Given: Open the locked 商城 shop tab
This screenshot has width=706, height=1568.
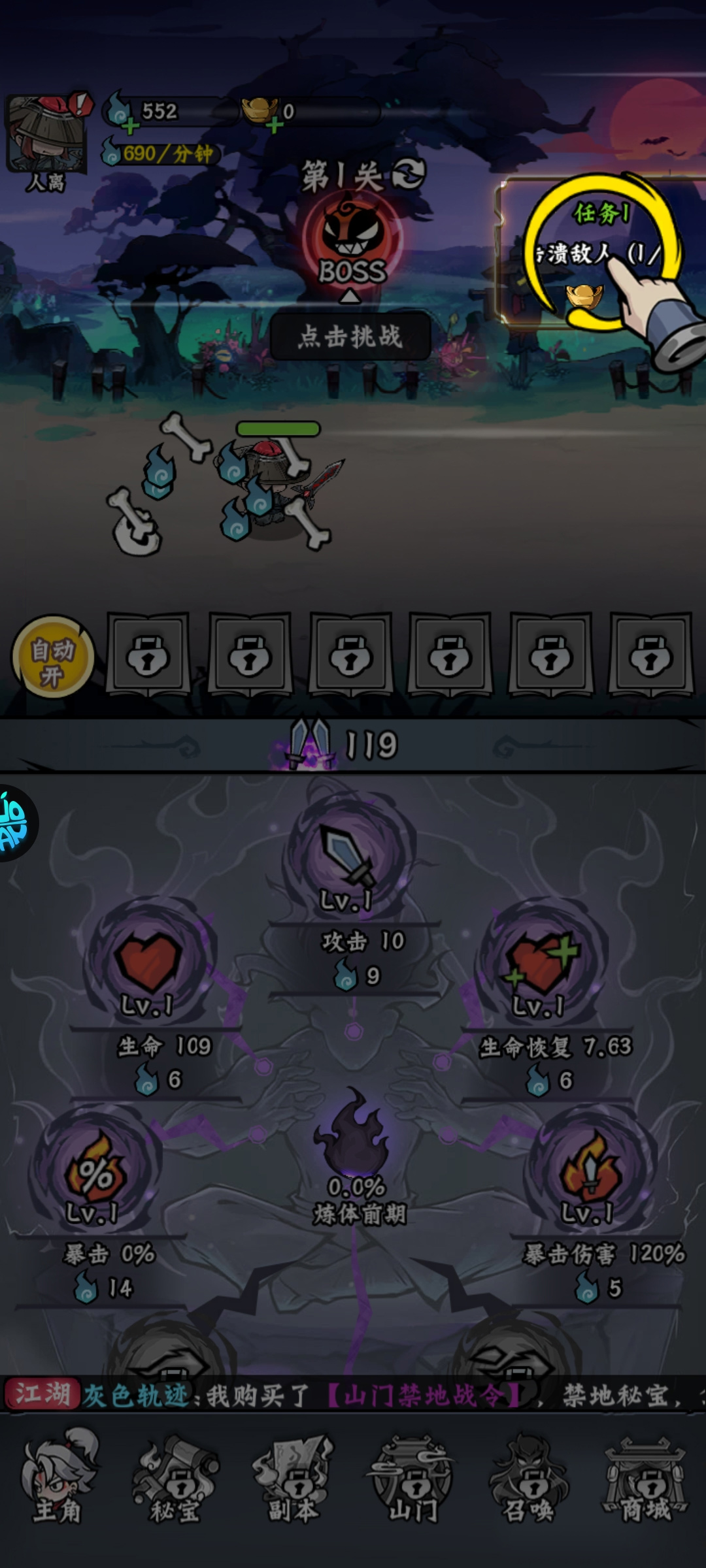Looking at the screenshot, I should (x=646, y=1477).
